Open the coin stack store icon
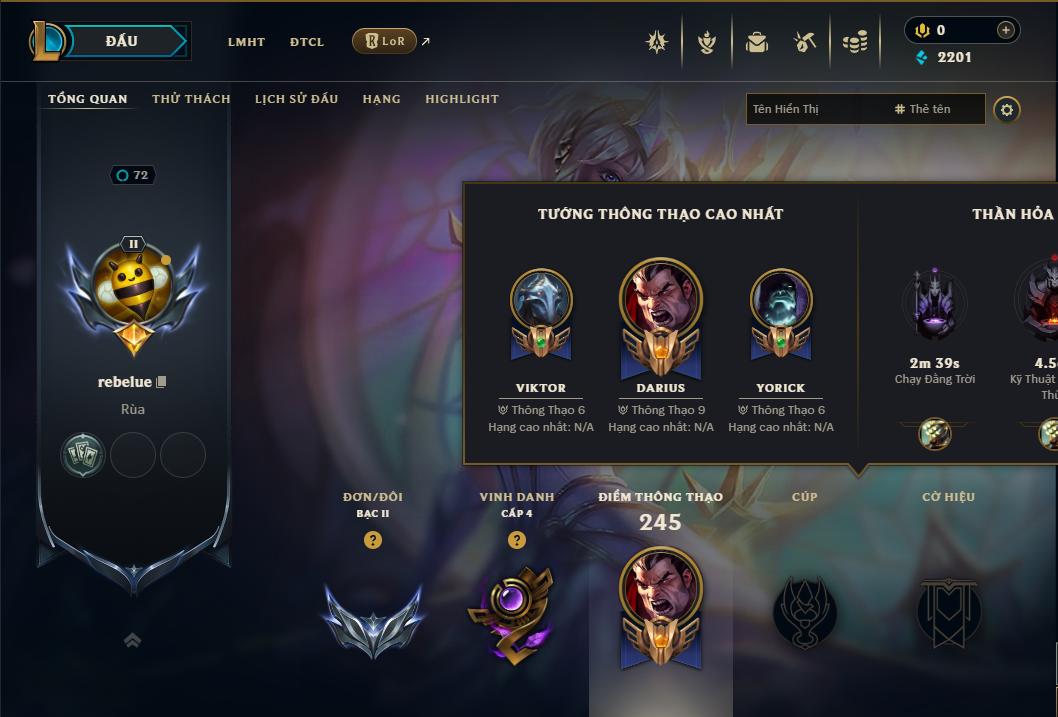Viewport: 1058px width, 717px height. [x=855, y=42]
